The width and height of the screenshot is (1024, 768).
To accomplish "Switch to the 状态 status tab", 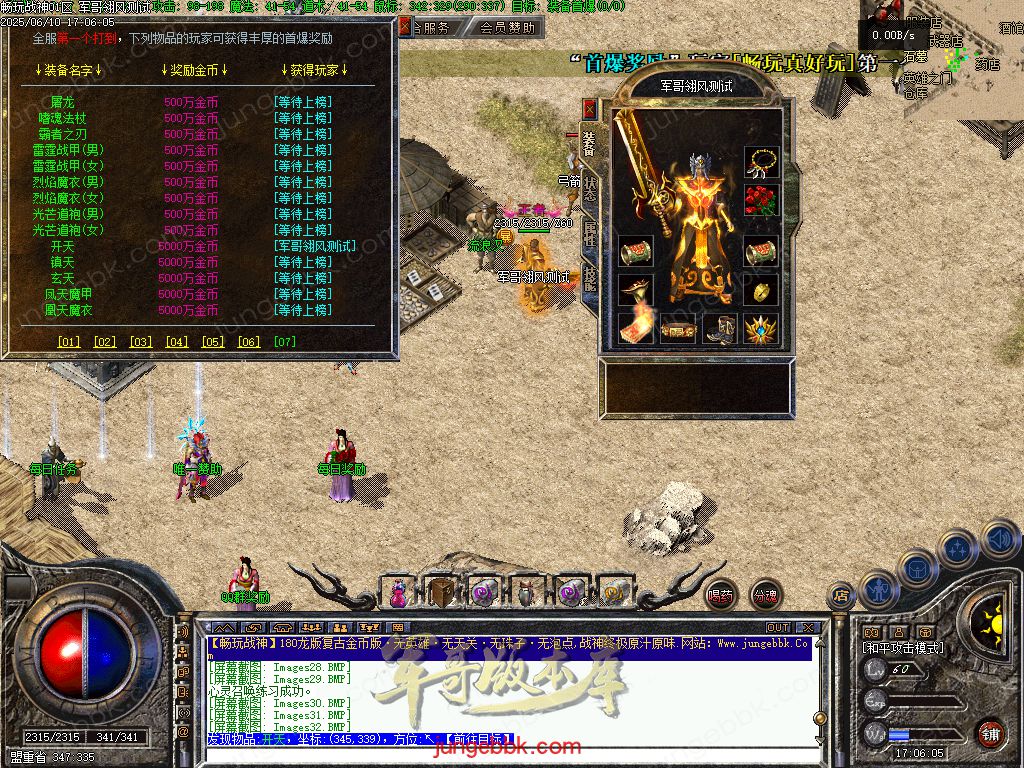I will [590, 190].
